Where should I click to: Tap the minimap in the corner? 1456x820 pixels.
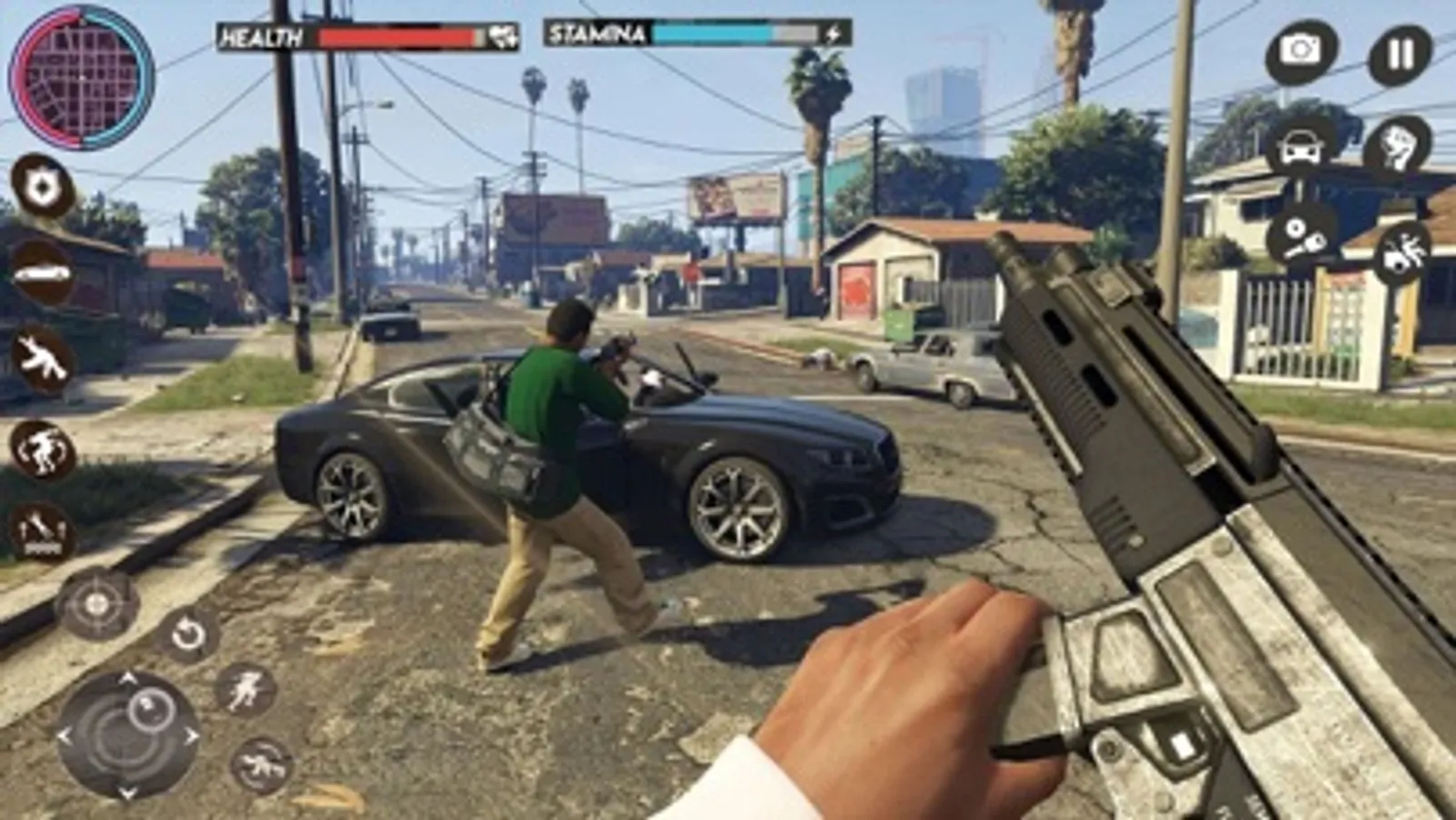(x=82, y=77)
